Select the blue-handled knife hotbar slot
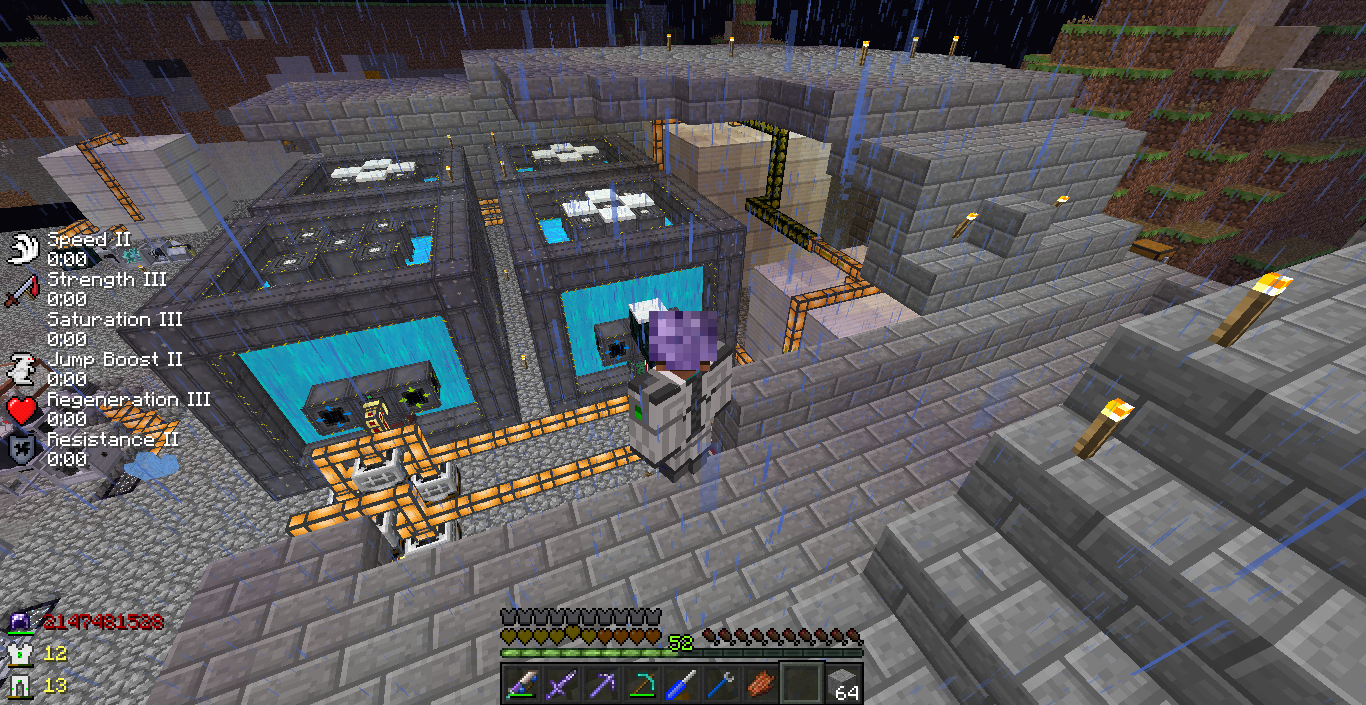 click(x=680, y=685)
